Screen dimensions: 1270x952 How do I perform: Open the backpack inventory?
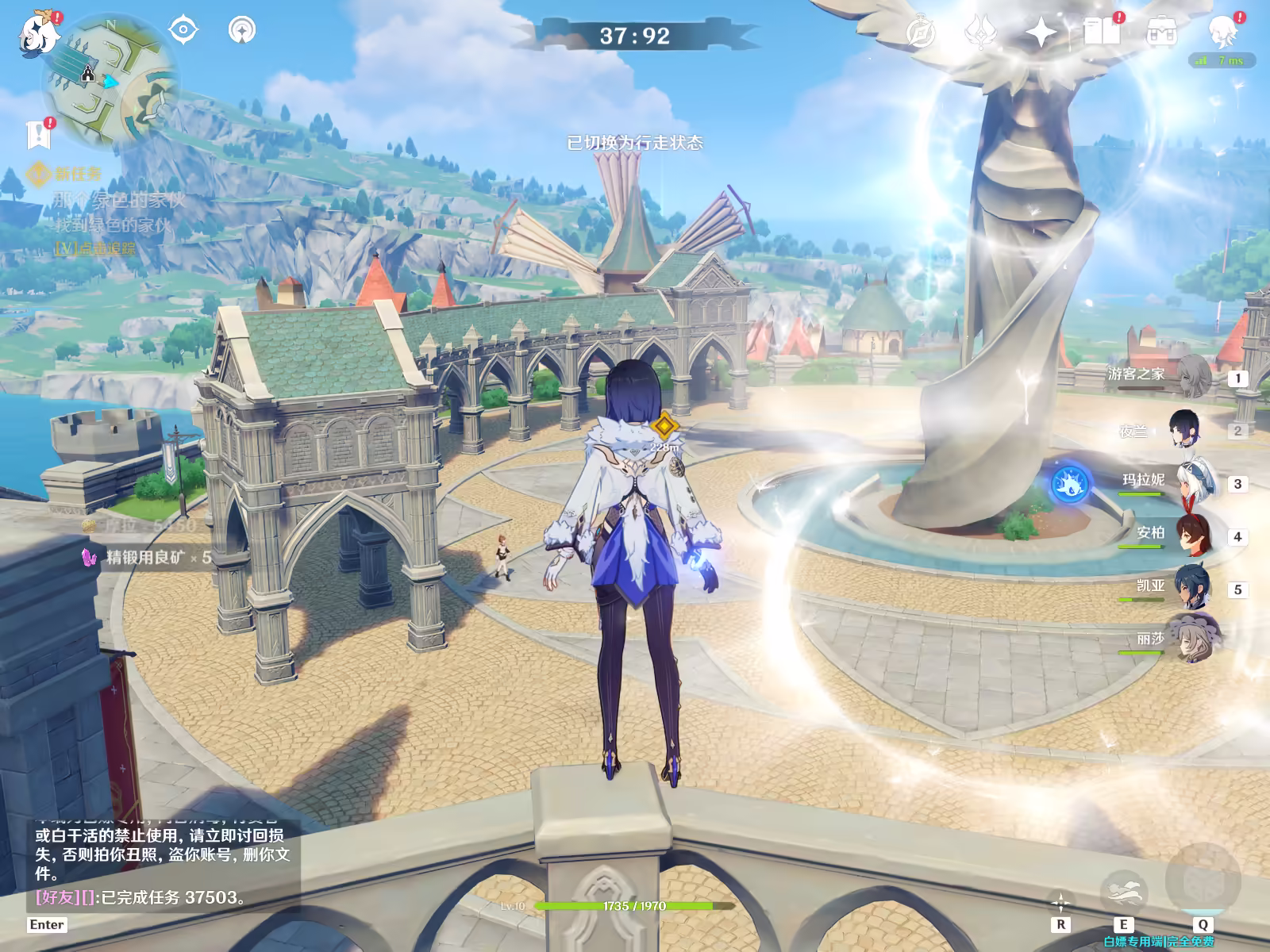coord(1160,33)
